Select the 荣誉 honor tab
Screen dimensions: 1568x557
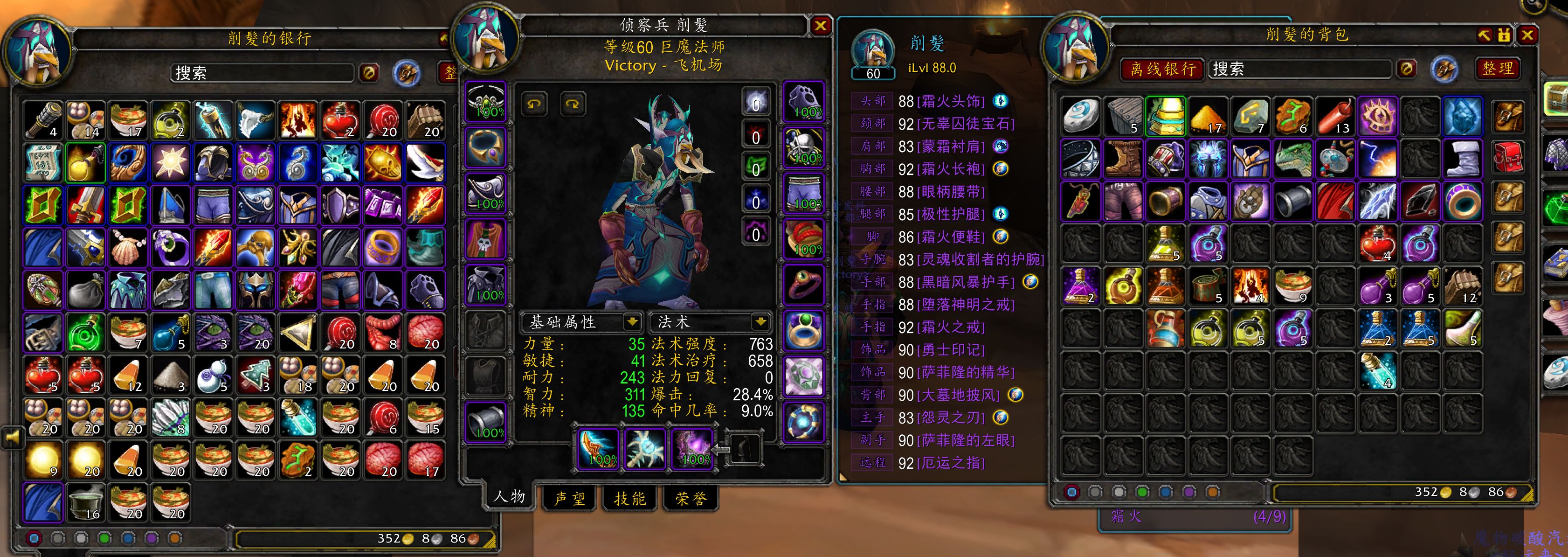[691, 499]
